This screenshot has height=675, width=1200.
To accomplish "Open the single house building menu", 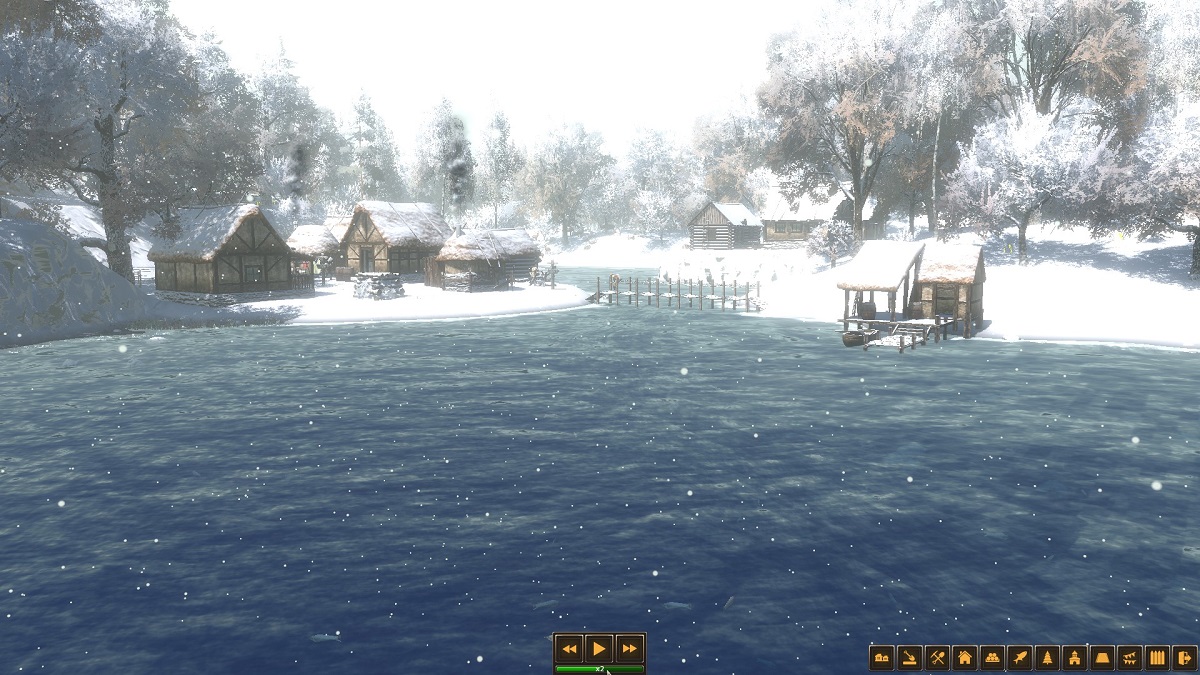I will click(965, 658).
